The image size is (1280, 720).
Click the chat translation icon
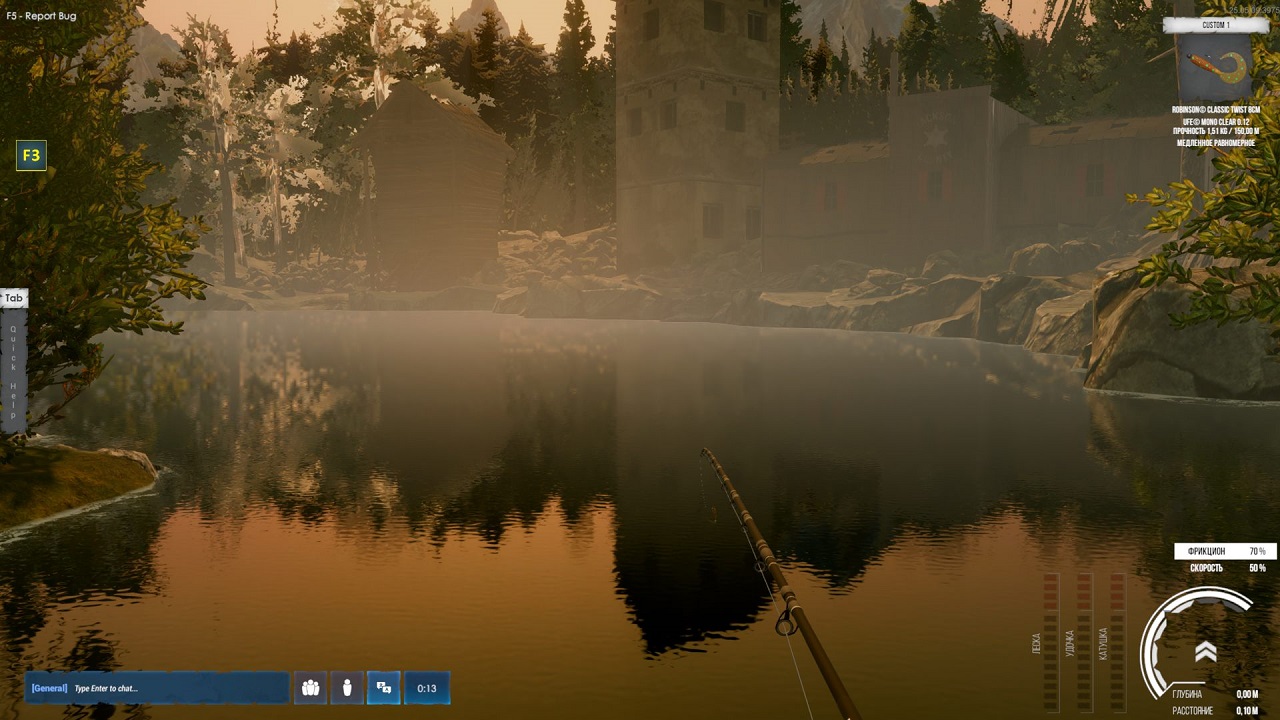pyautogui.click(x=383, y=687)
